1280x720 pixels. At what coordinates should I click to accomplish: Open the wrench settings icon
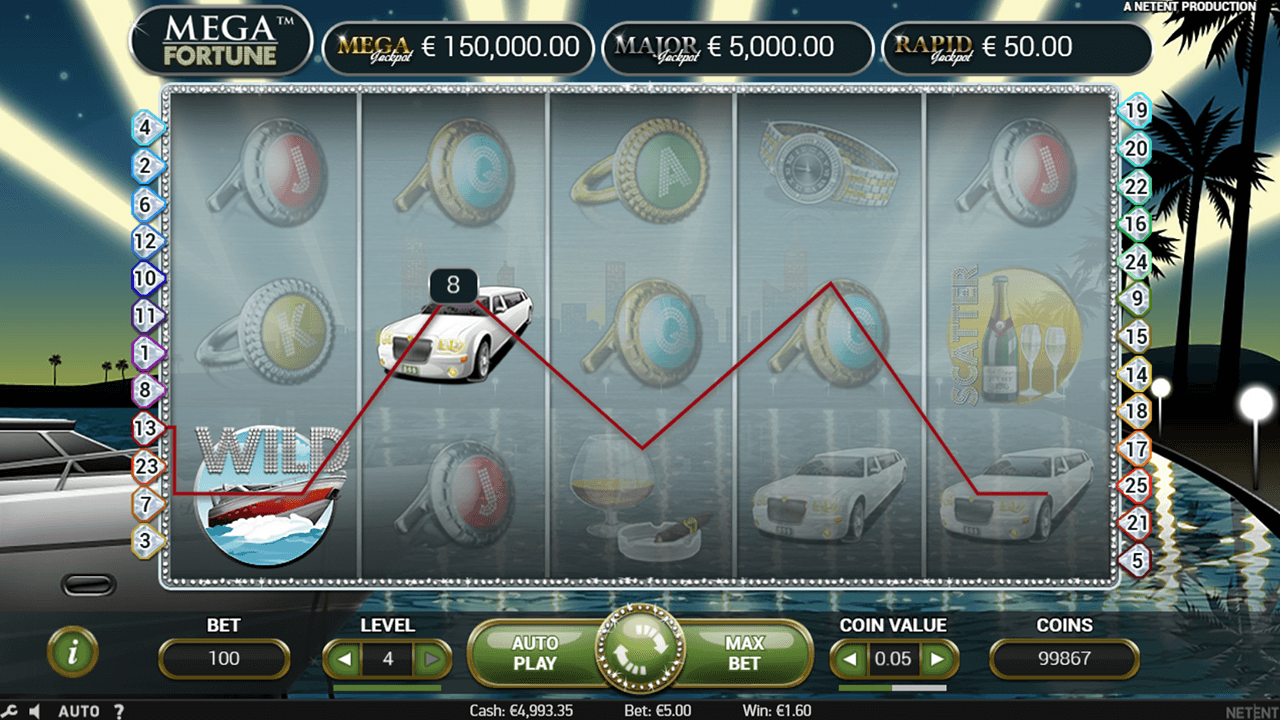[x=10, y=711]
